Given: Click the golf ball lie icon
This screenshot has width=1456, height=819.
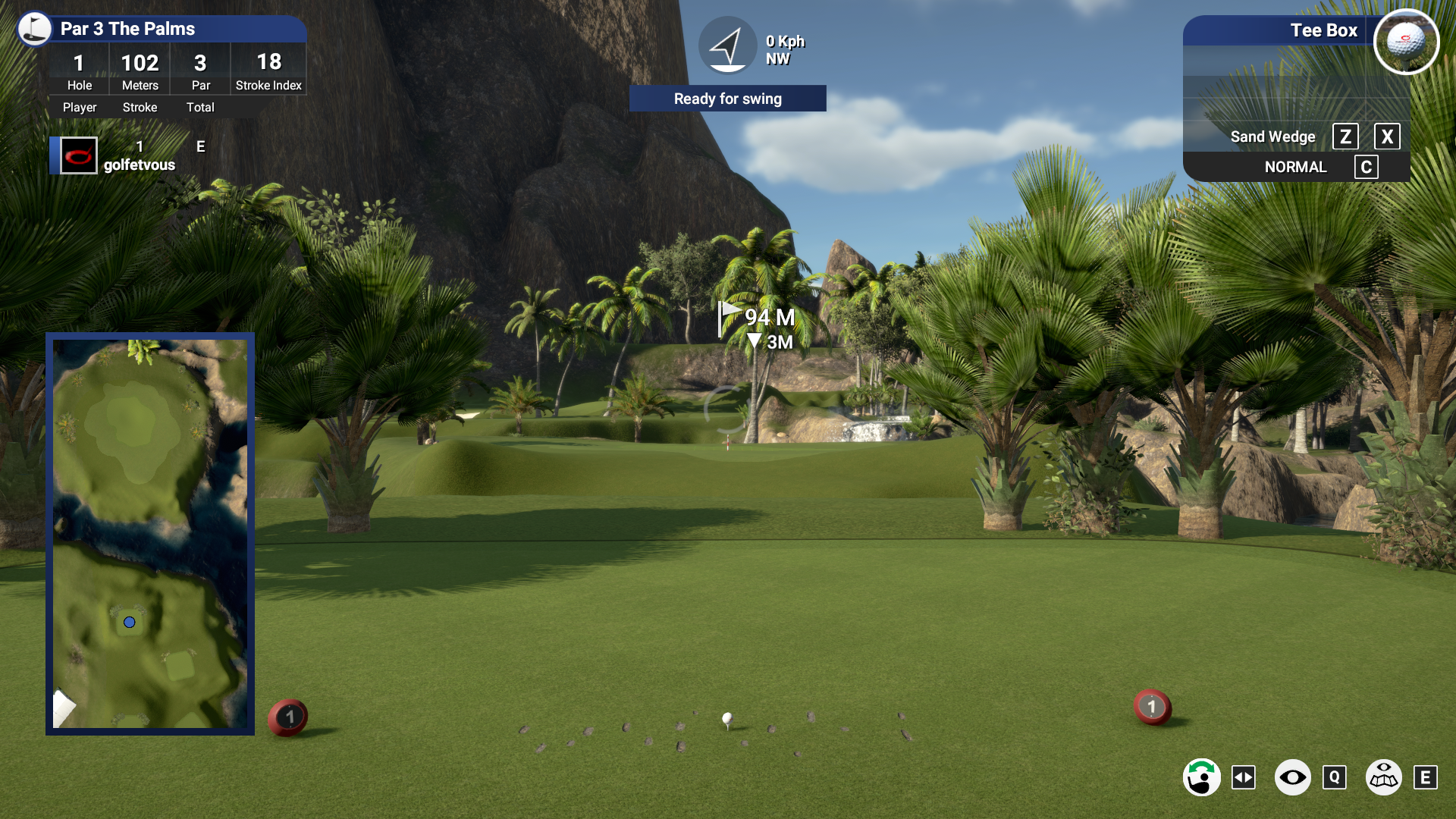Looking at the screenshot, I should (x=1406, y=42).
